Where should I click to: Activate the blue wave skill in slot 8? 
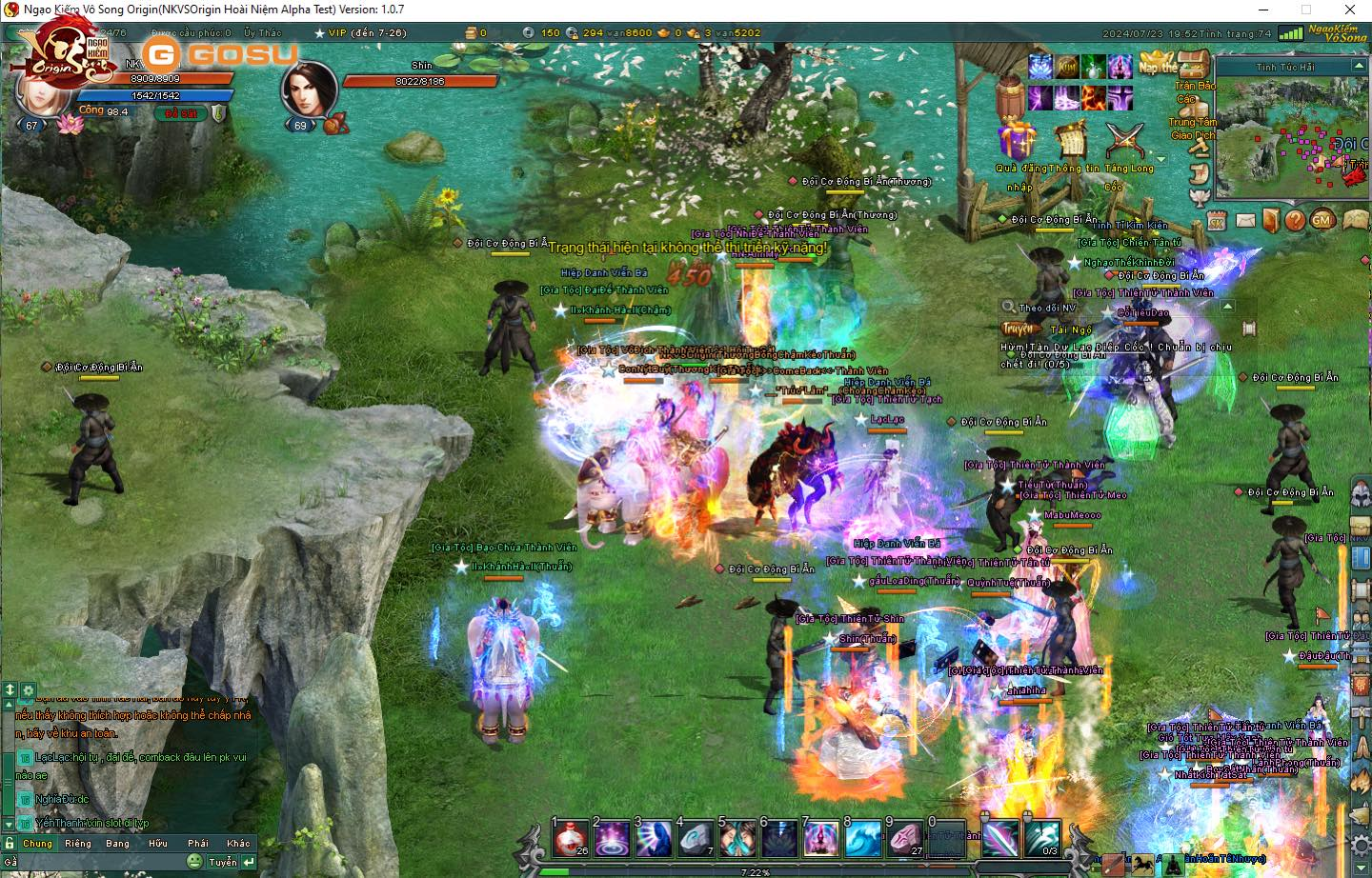coord(863,838)
